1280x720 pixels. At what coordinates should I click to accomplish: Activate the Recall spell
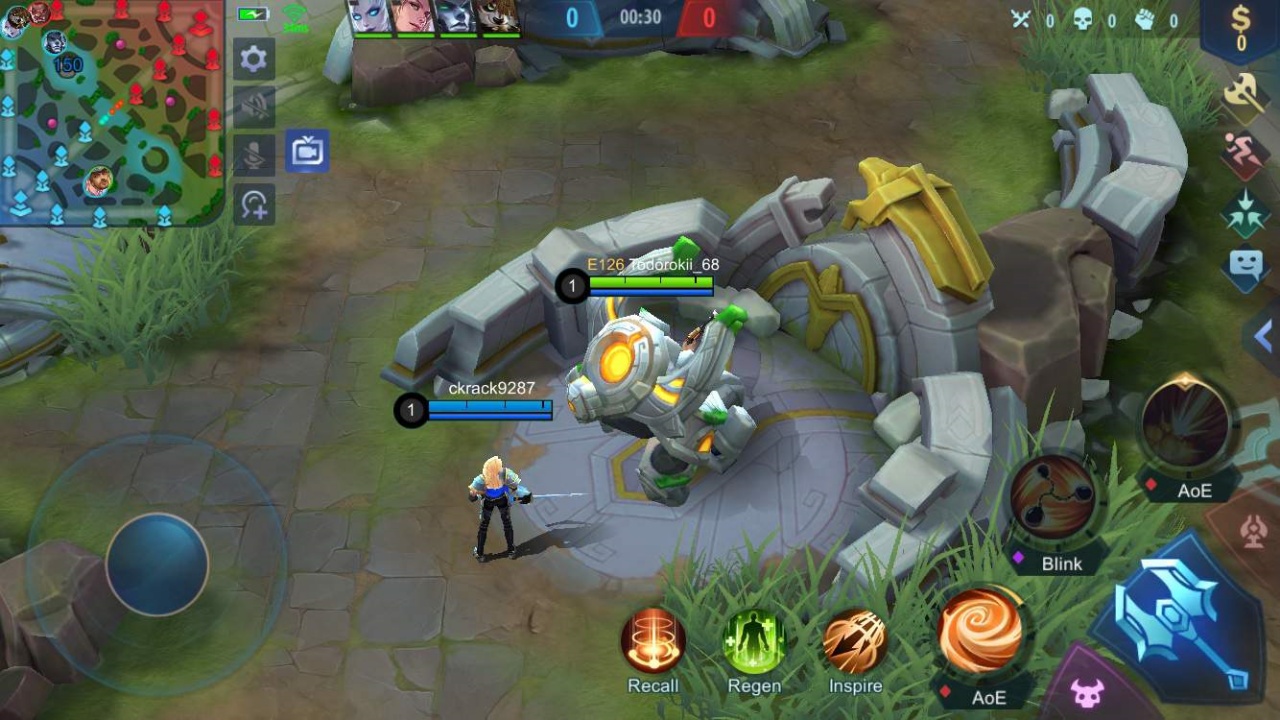point(653,641)
